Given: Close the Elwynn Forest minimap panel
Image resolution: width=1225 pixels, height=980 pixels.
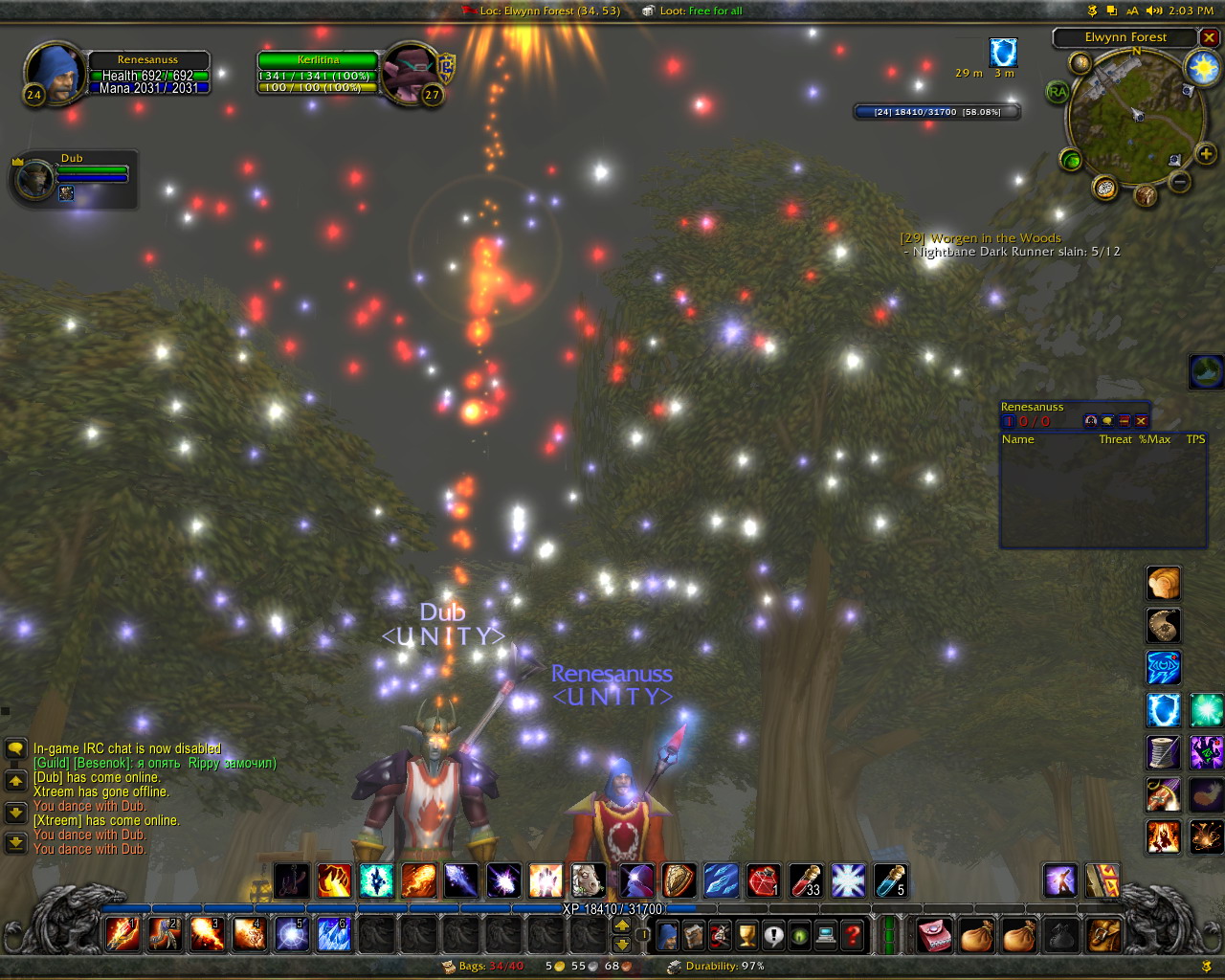Looking at the screenshot, I should 1210,38.
